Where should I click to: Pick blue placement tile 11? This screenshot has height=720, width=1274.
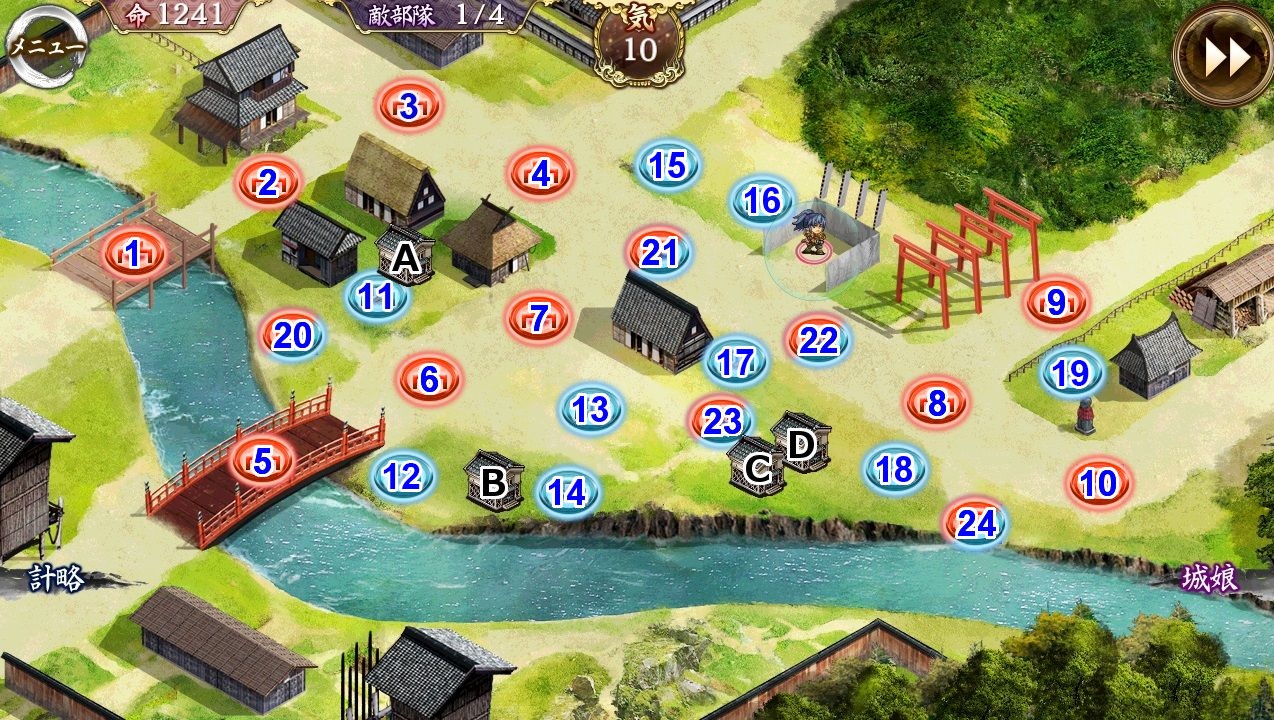point(377,297)
